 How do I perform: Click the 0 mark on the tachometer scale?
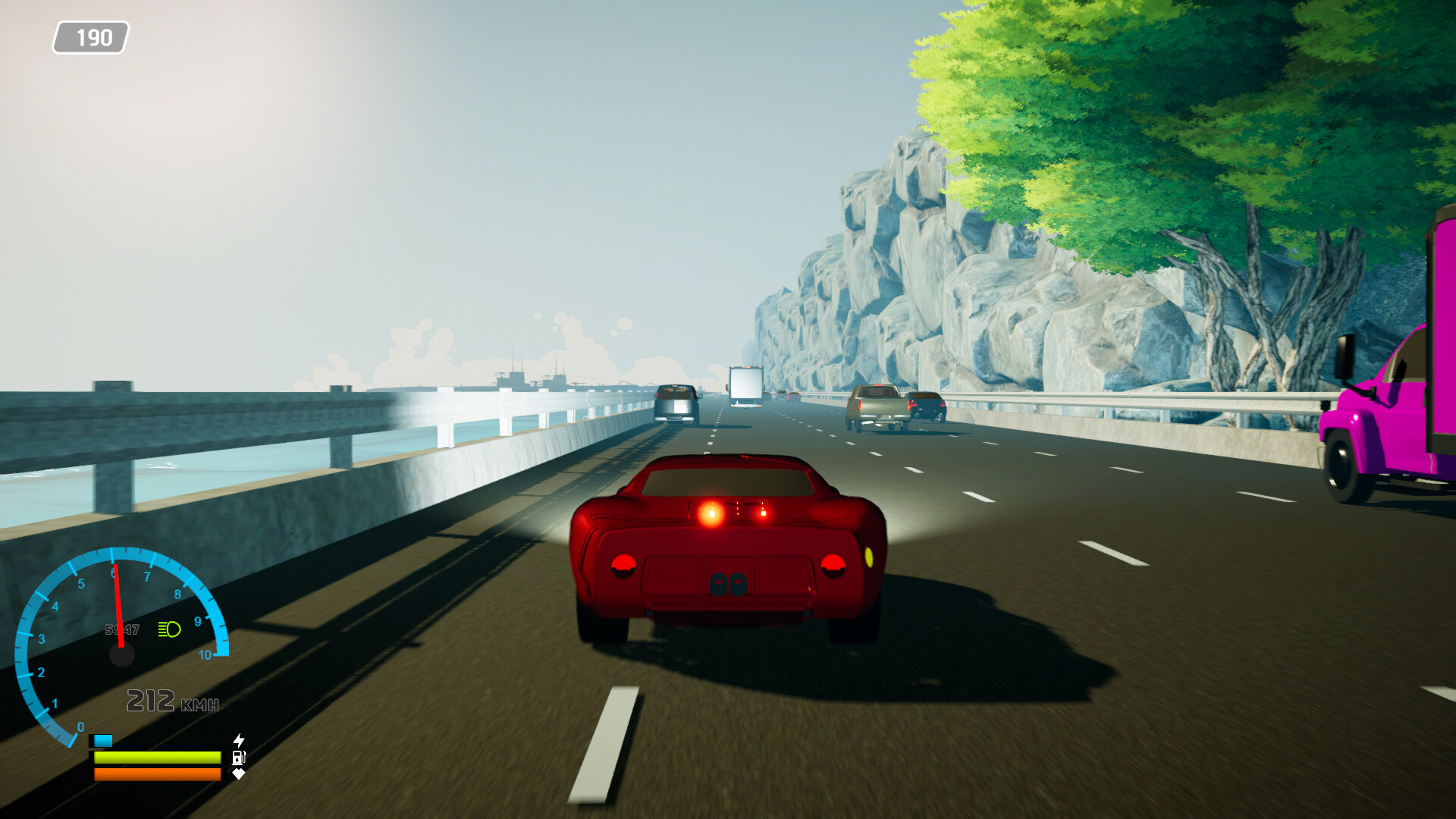click(80, 726)
